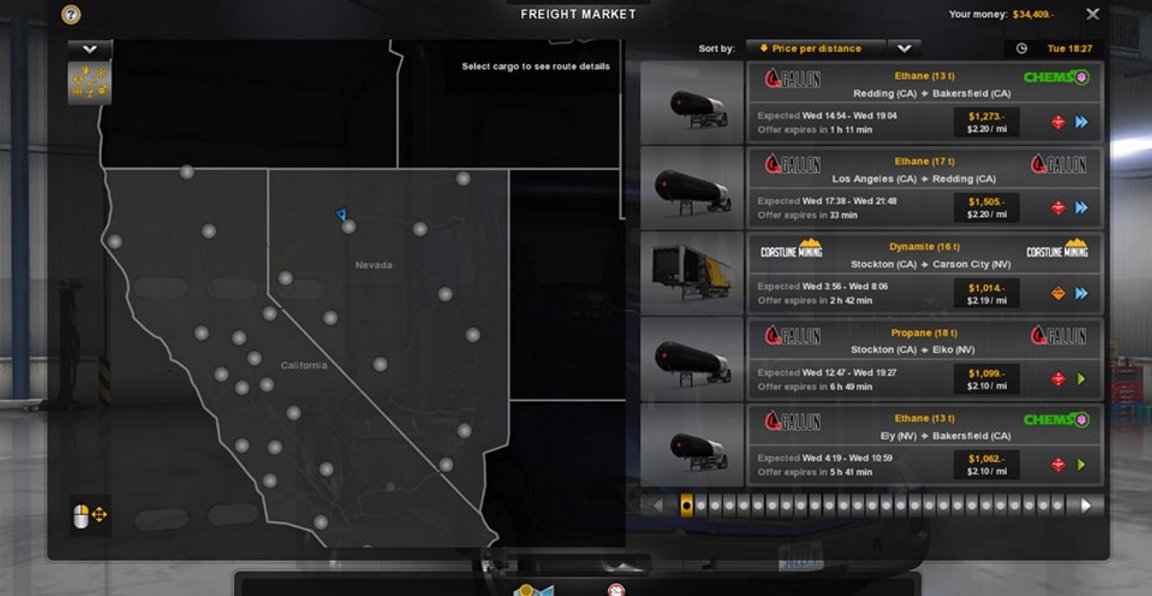Toggle the map city filter icon
Viewport: 1152px width, 596px height.
click(x=89, y=83)
